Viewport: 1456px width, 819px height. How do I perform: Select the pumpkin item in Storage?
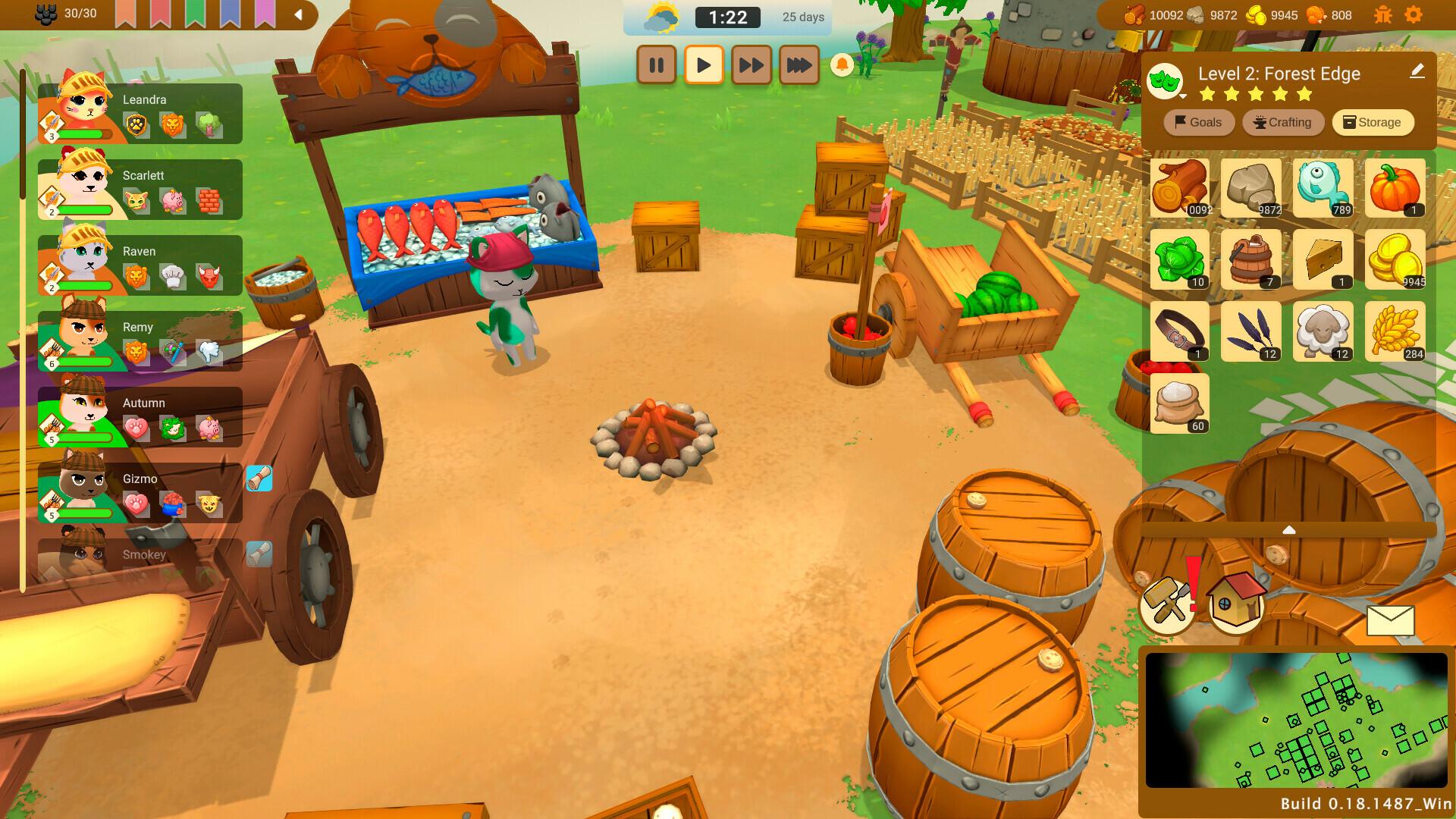tap(1396, 188)
